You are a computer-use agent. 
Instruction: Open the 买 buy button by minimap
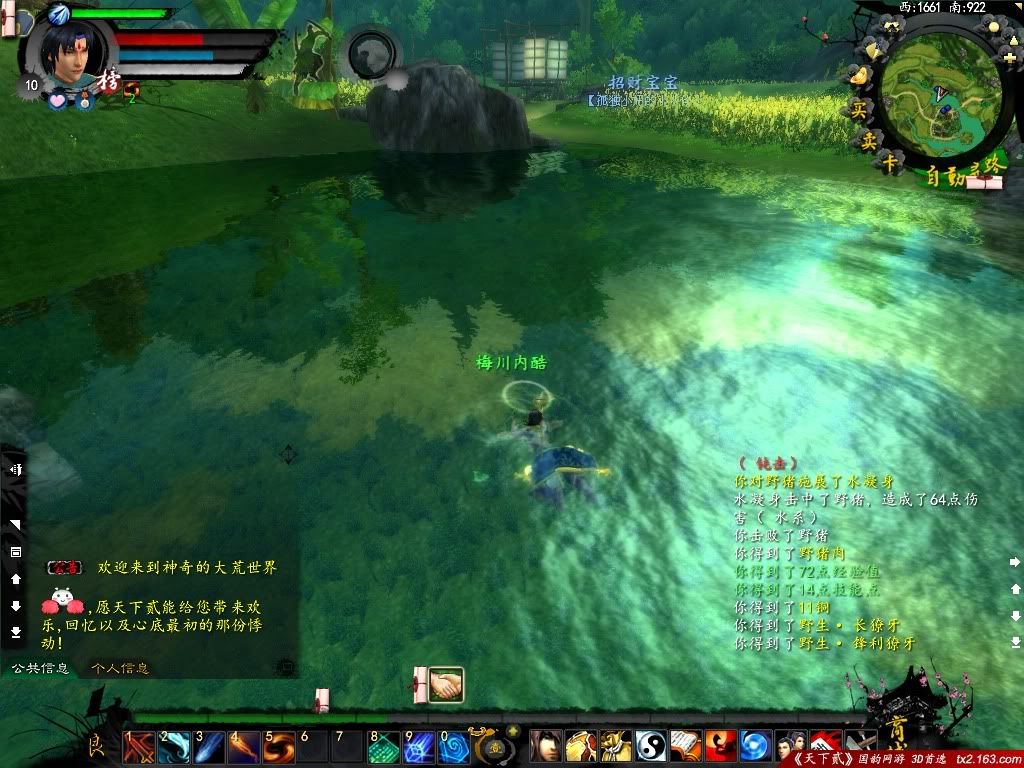click(858, 110)
